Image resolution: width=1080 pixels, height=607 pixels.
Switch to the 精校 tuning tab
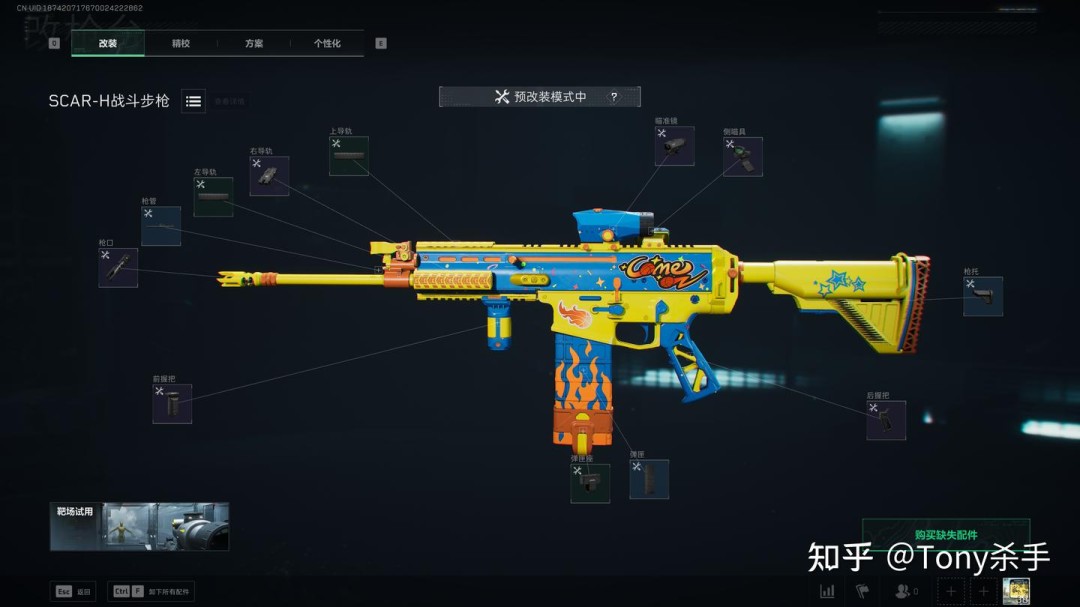[x=181, y=44]
